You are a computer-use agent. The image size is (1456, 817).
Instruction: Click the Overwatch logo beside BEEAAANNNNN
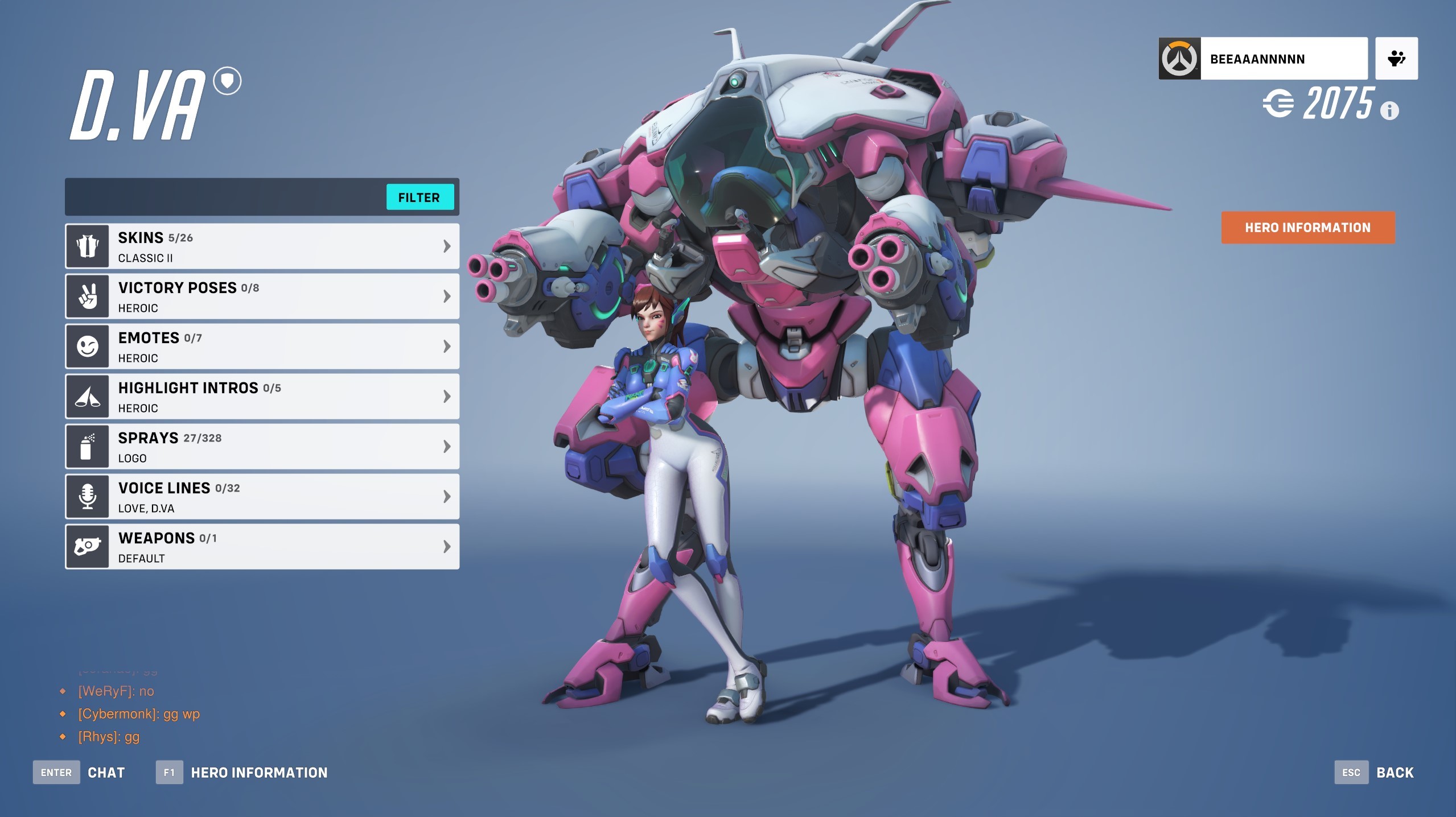[1181, 57]
